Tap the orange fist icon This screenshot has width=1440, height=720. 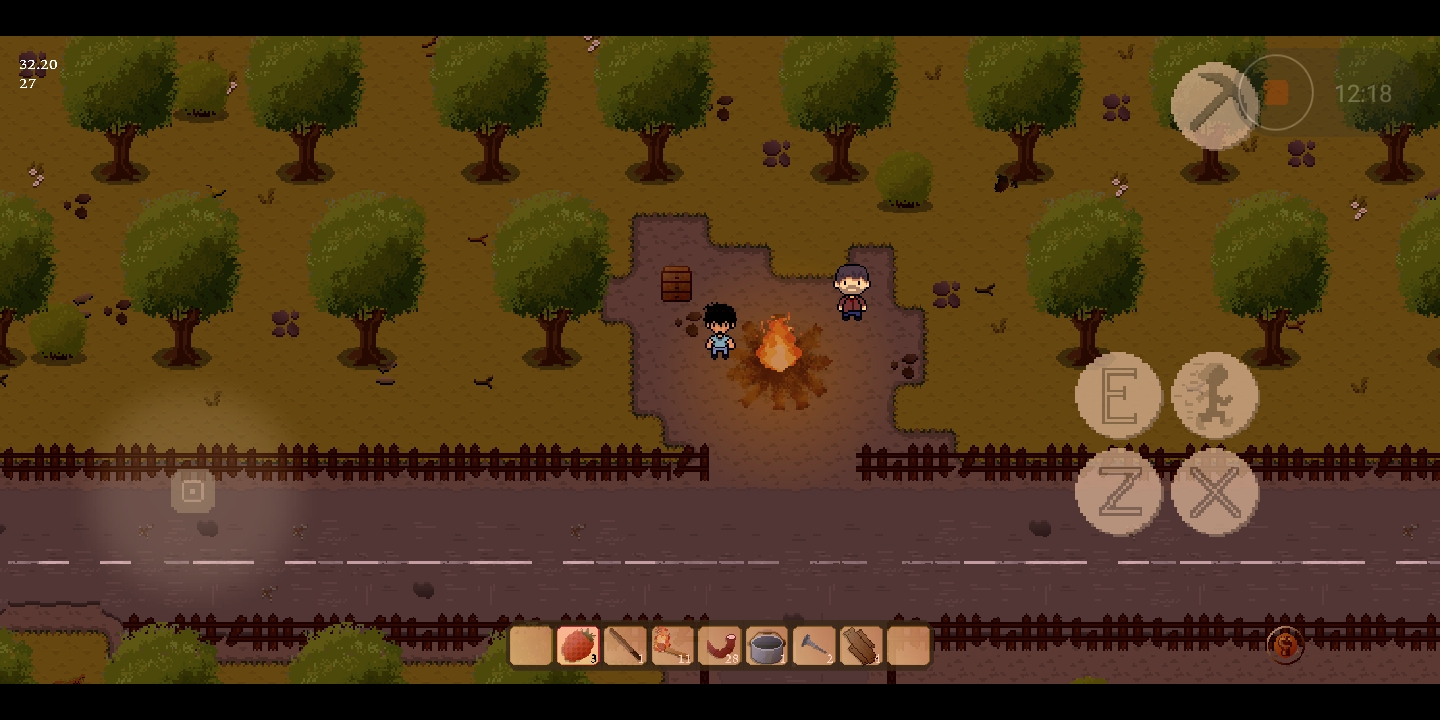point(1286,645)
